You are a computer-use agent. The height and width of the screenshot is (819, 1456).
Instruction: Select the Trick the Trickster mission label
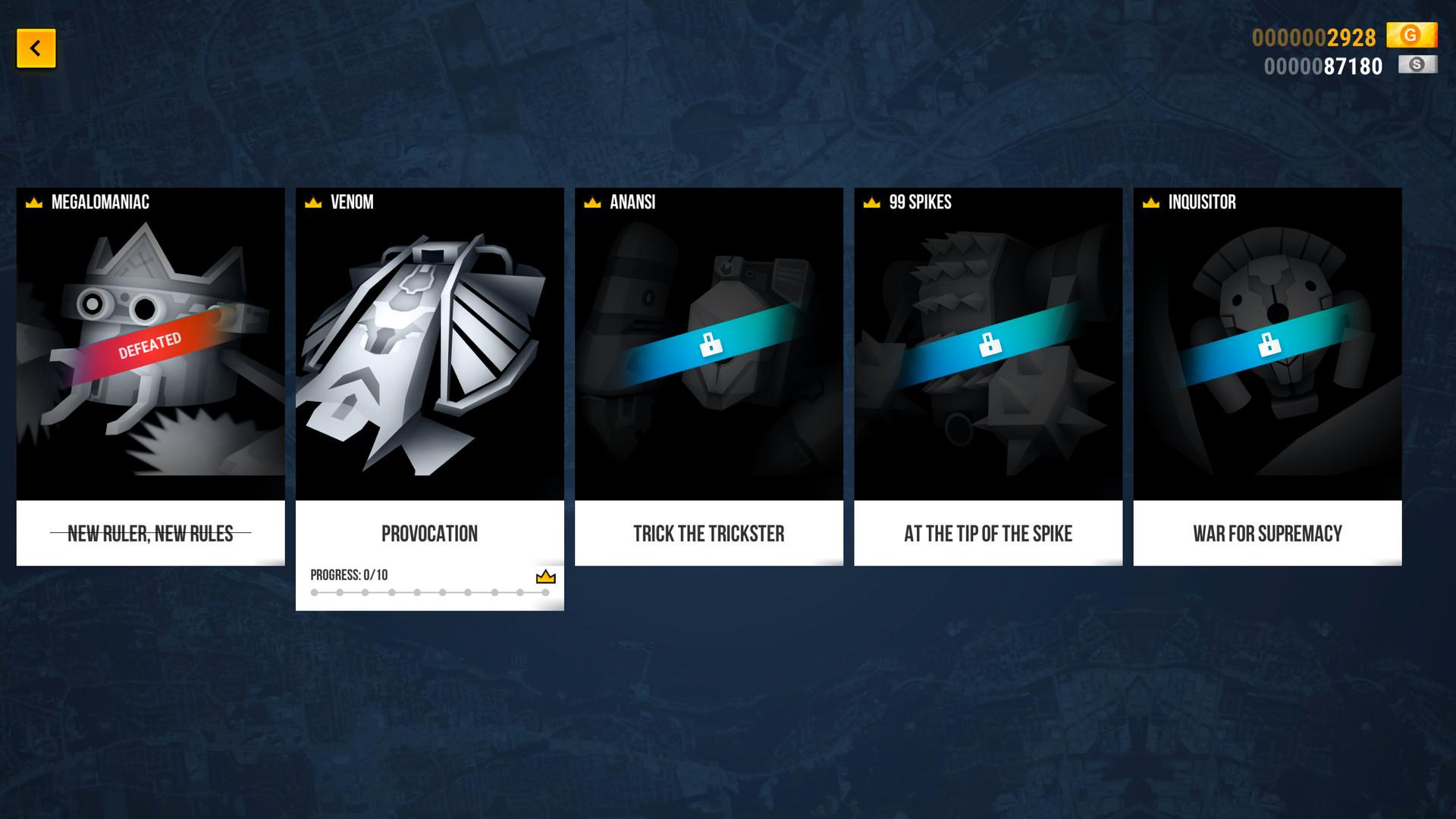[x=708, y=534]
